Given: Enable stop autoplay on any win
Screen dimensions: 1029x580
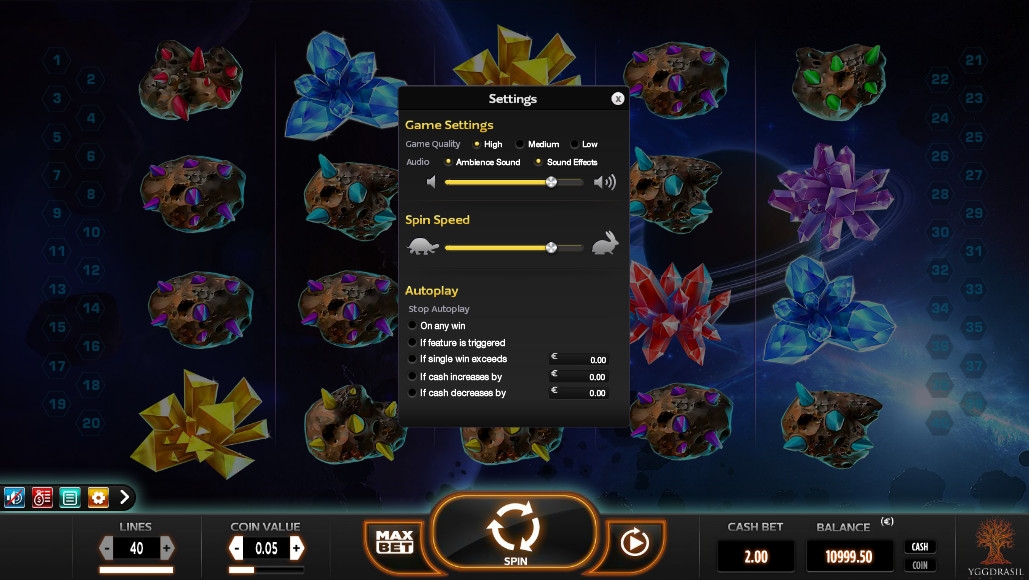Looking at the screenshot, I should point(413,326).
